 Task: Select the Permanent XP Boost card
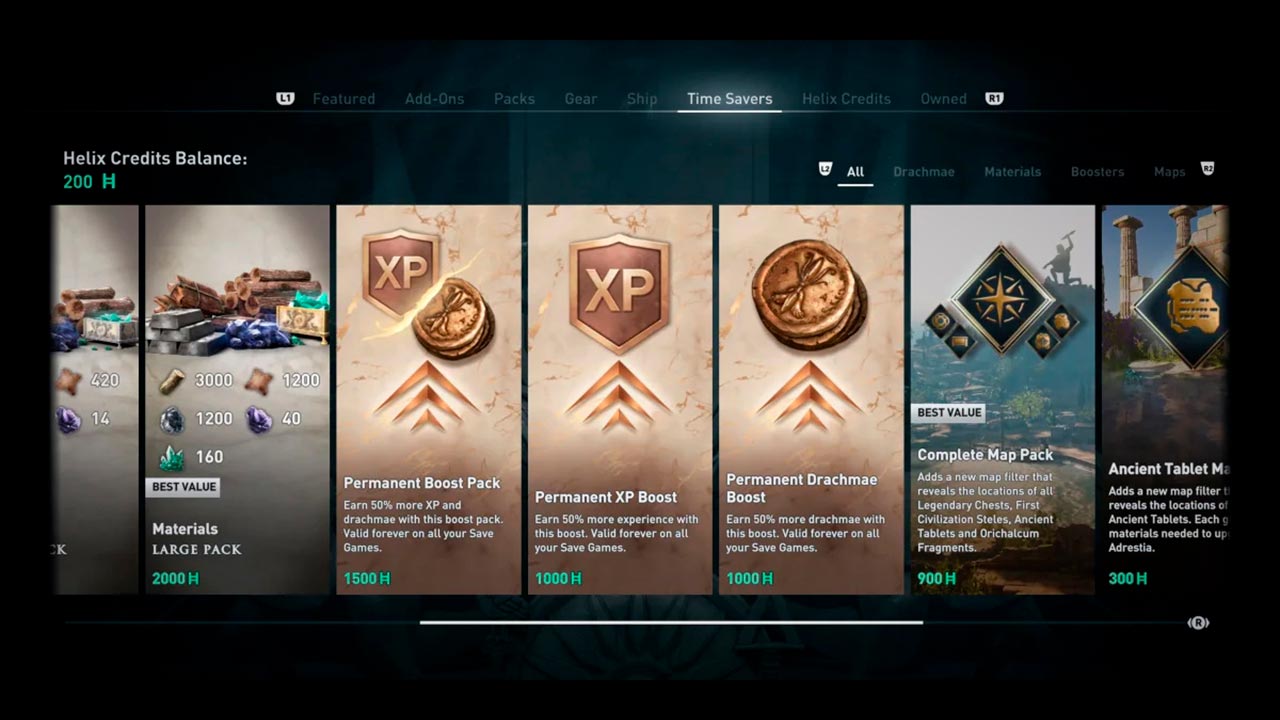[x=620, y=400]
